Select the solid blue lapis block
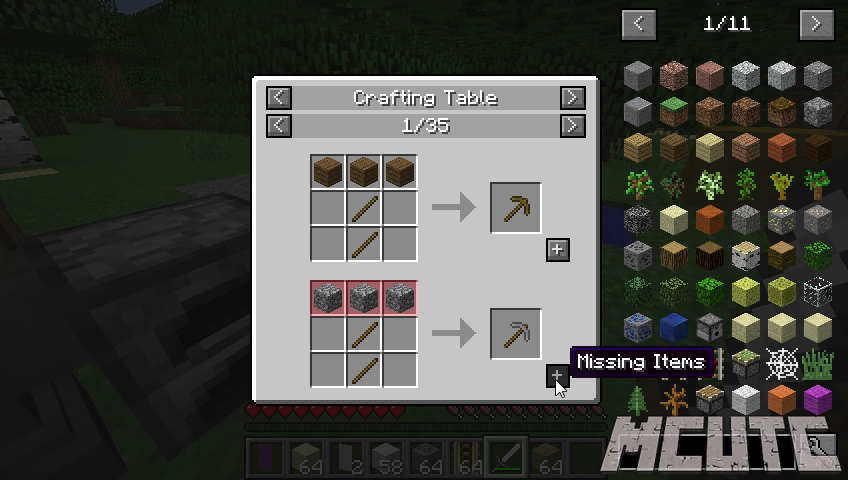 coord(674,327)
